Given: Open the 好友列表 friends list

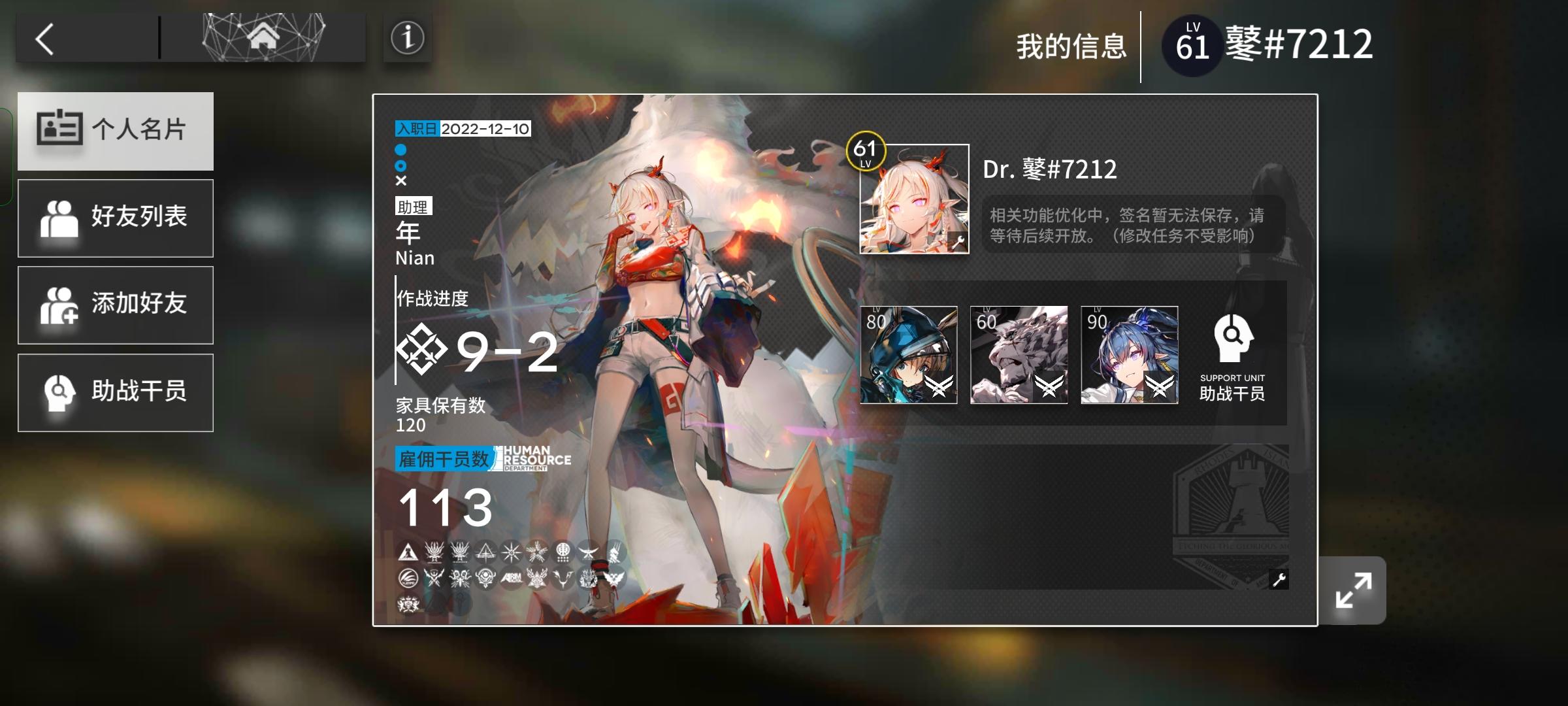Looking at the screenshot, I should (x=116, y=218).
